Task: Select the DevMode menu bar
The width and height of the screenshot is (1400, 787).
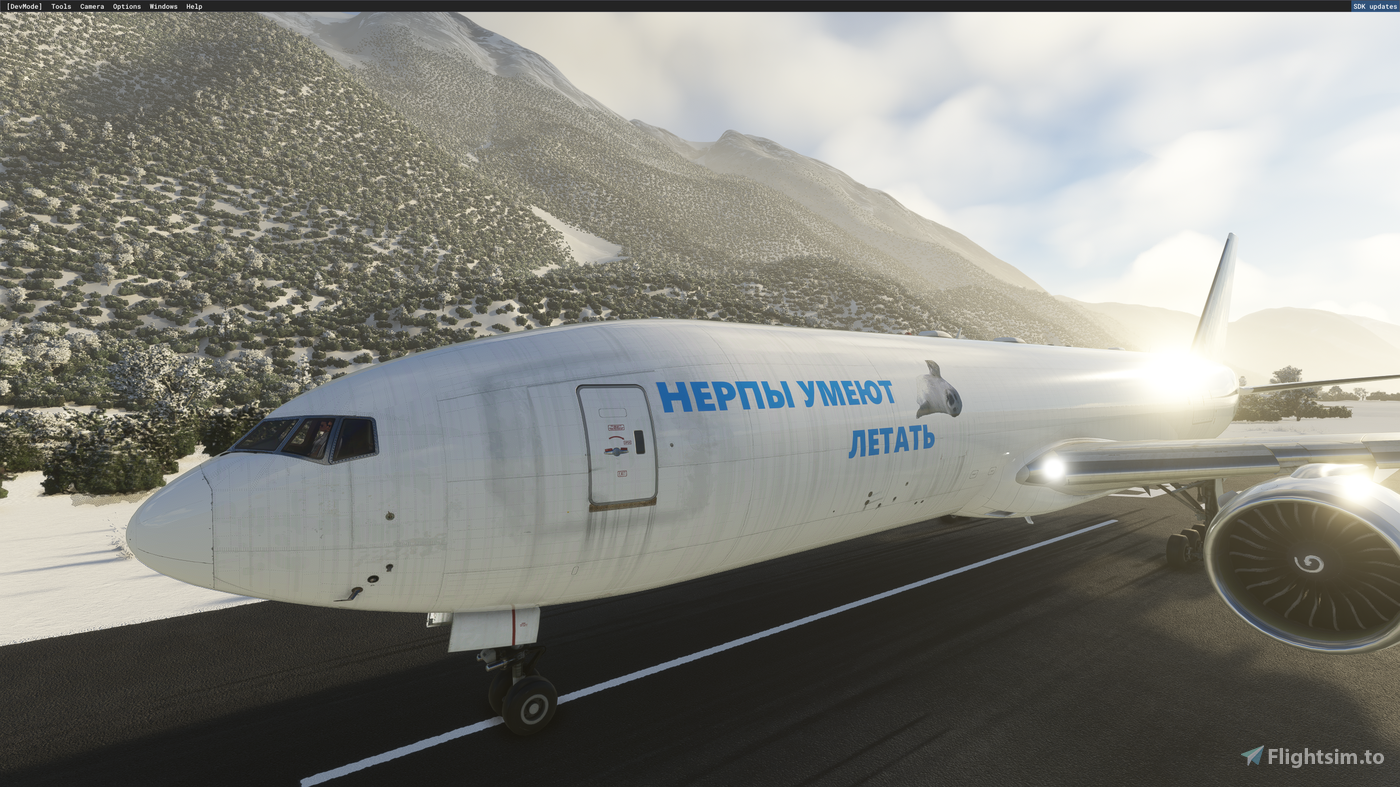Action: click(22, 5)
